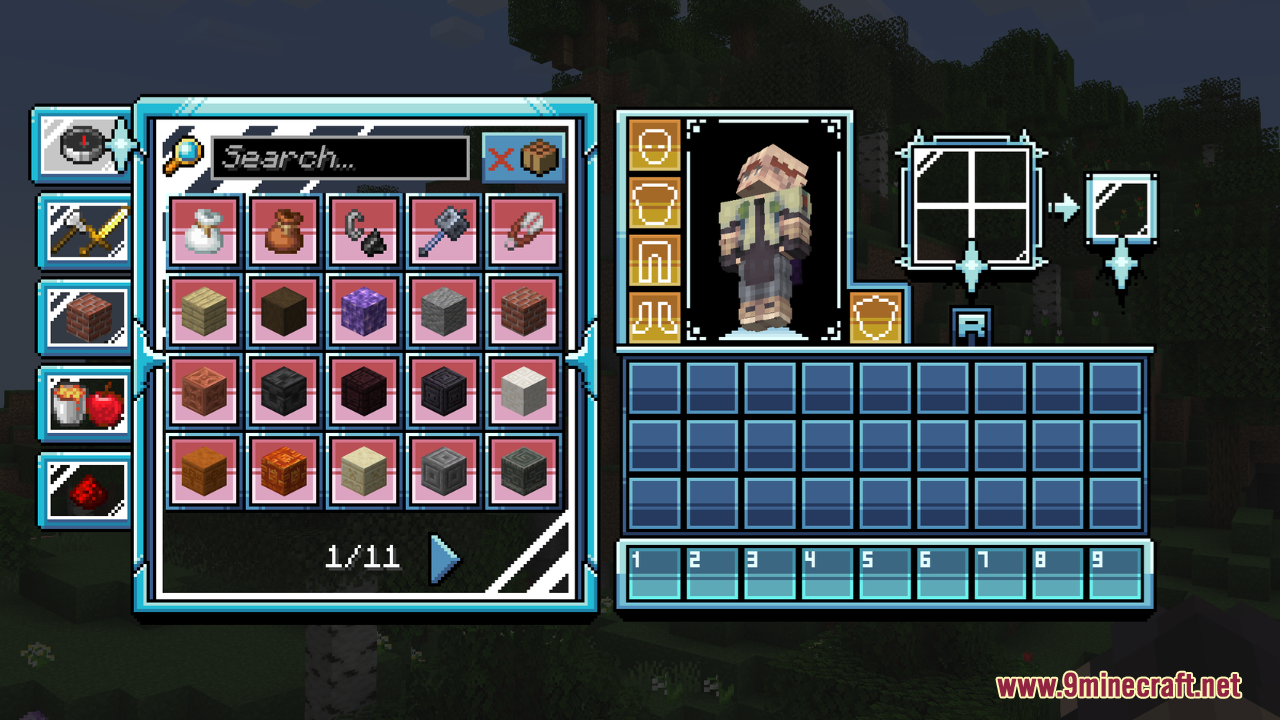Select the leggings armor slot

(x=655, y=260)
